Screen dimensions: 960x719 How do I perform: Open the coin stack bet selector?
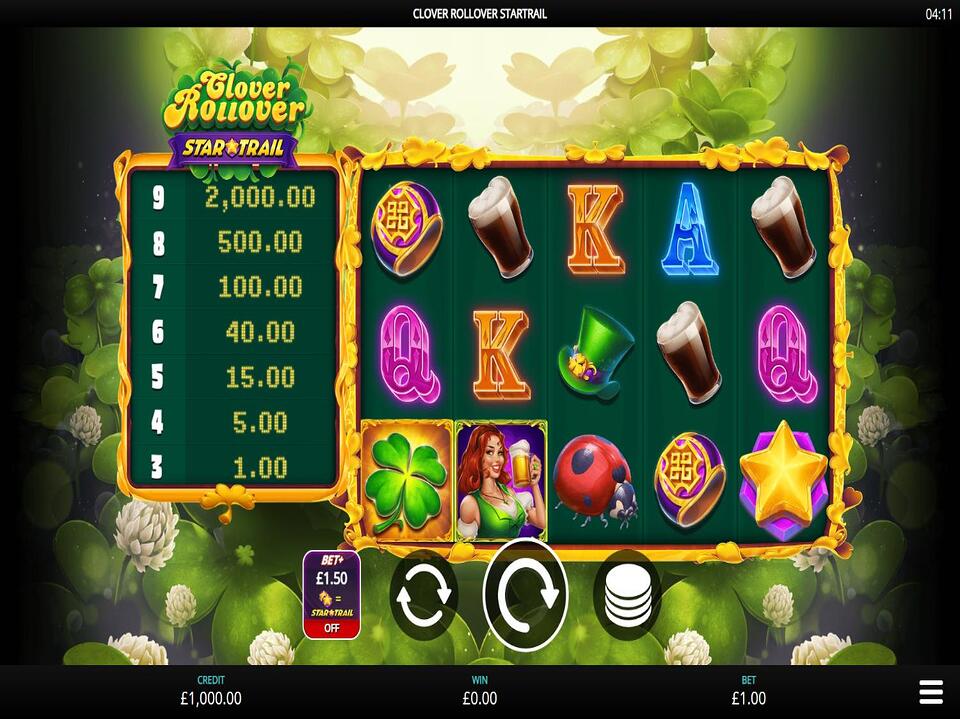pyautogui.click(x=627, y=597)
